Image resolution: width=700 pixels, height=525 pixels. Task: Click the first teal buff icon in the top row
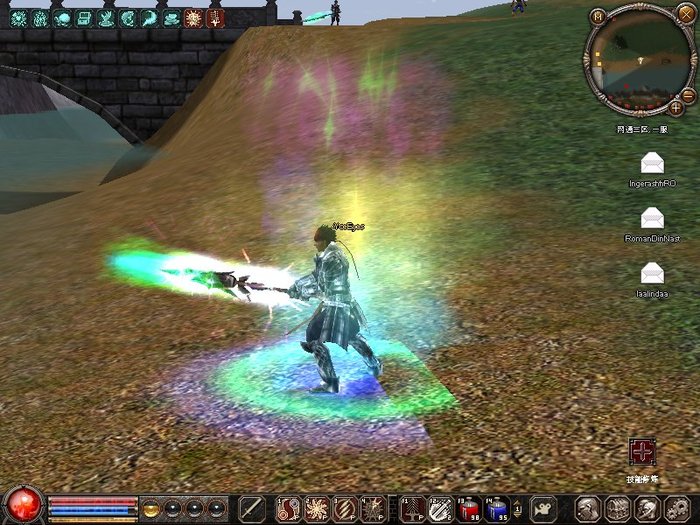coord(19,18)
